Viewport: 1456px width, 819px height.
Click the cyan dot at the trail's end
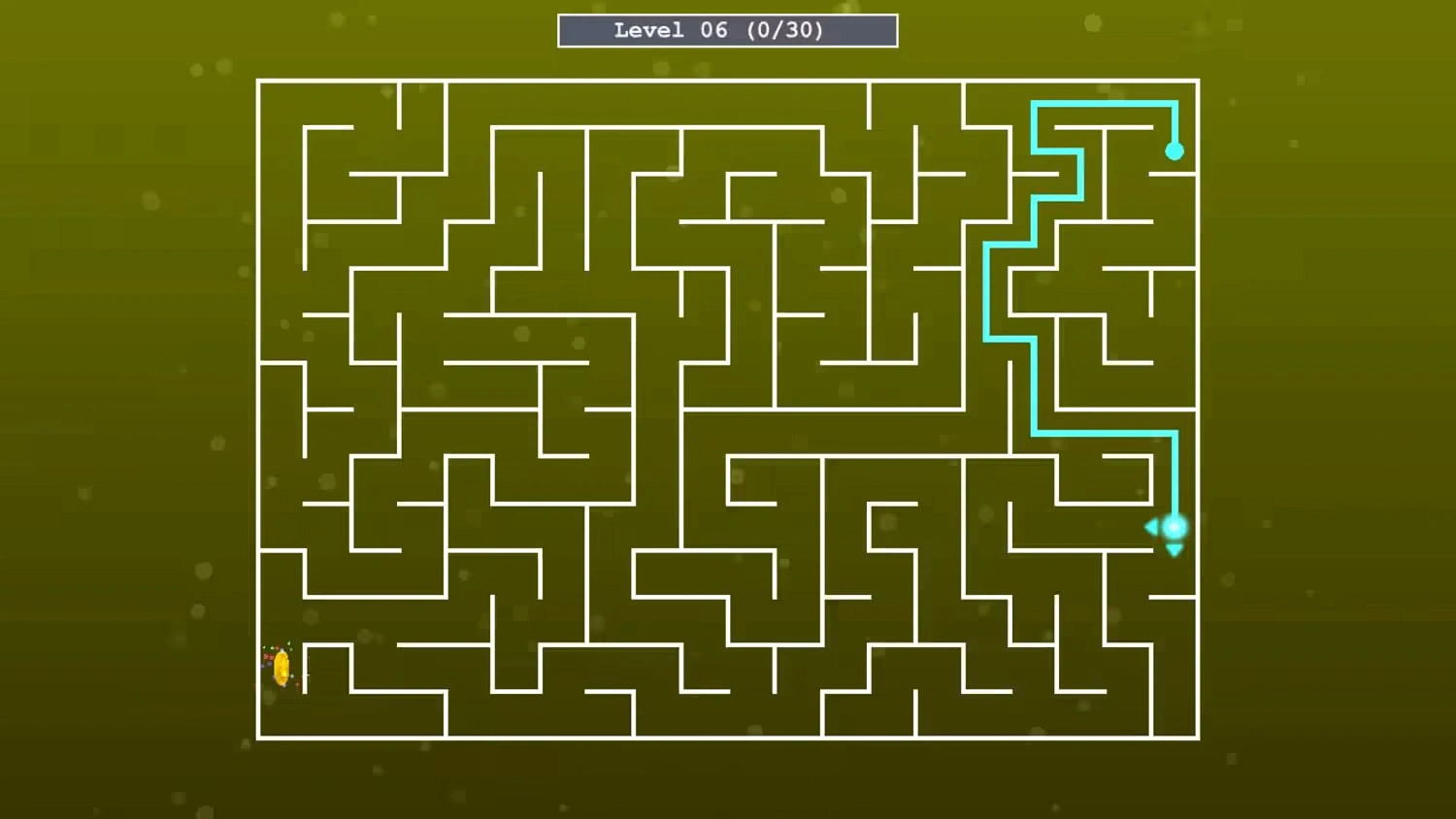(x=1176, y=150)
